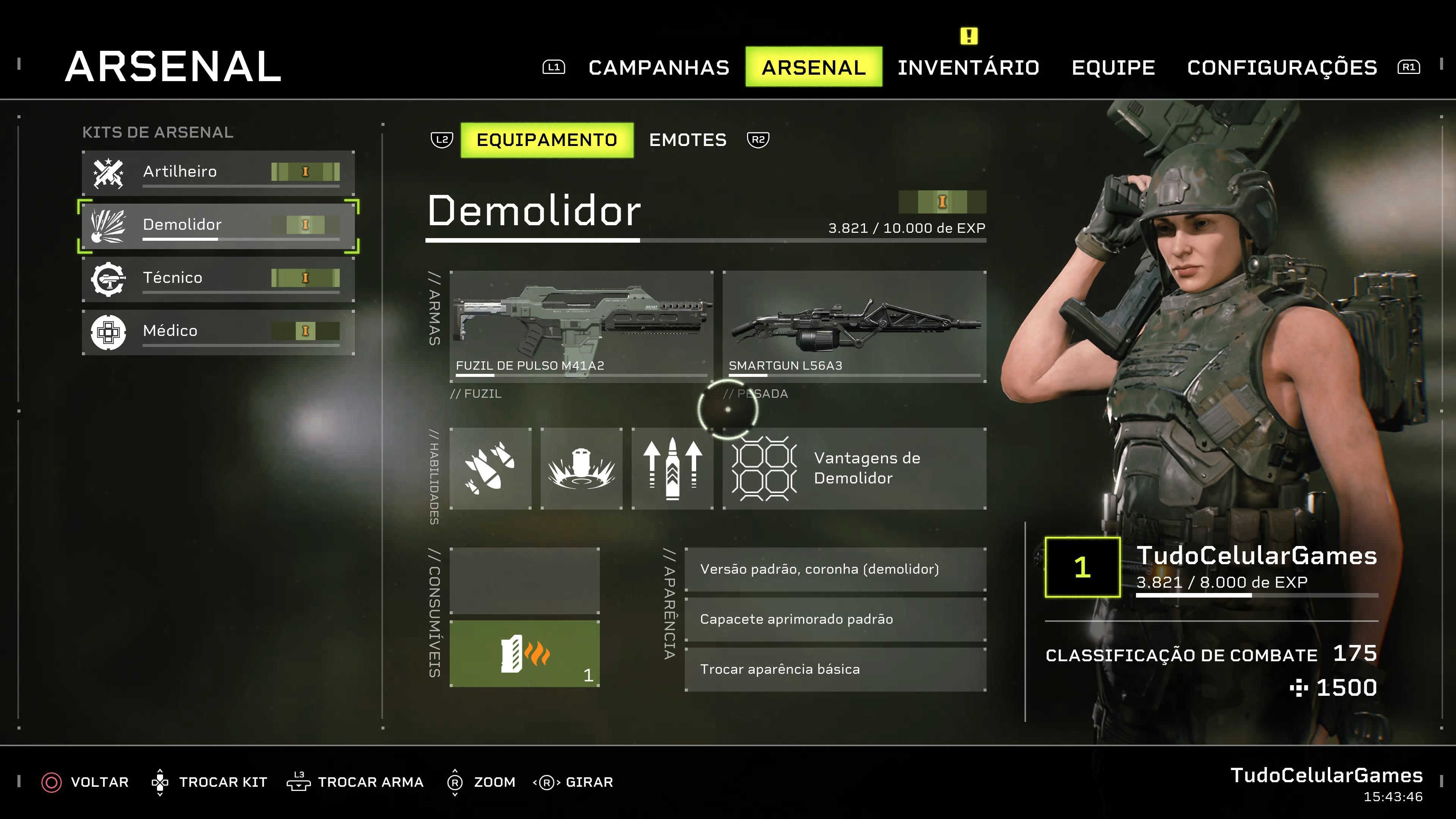The width and height of the screenshot is (1456, 819).
Task: Switch to the Emotes sub-tab
Action: point(687,140)
